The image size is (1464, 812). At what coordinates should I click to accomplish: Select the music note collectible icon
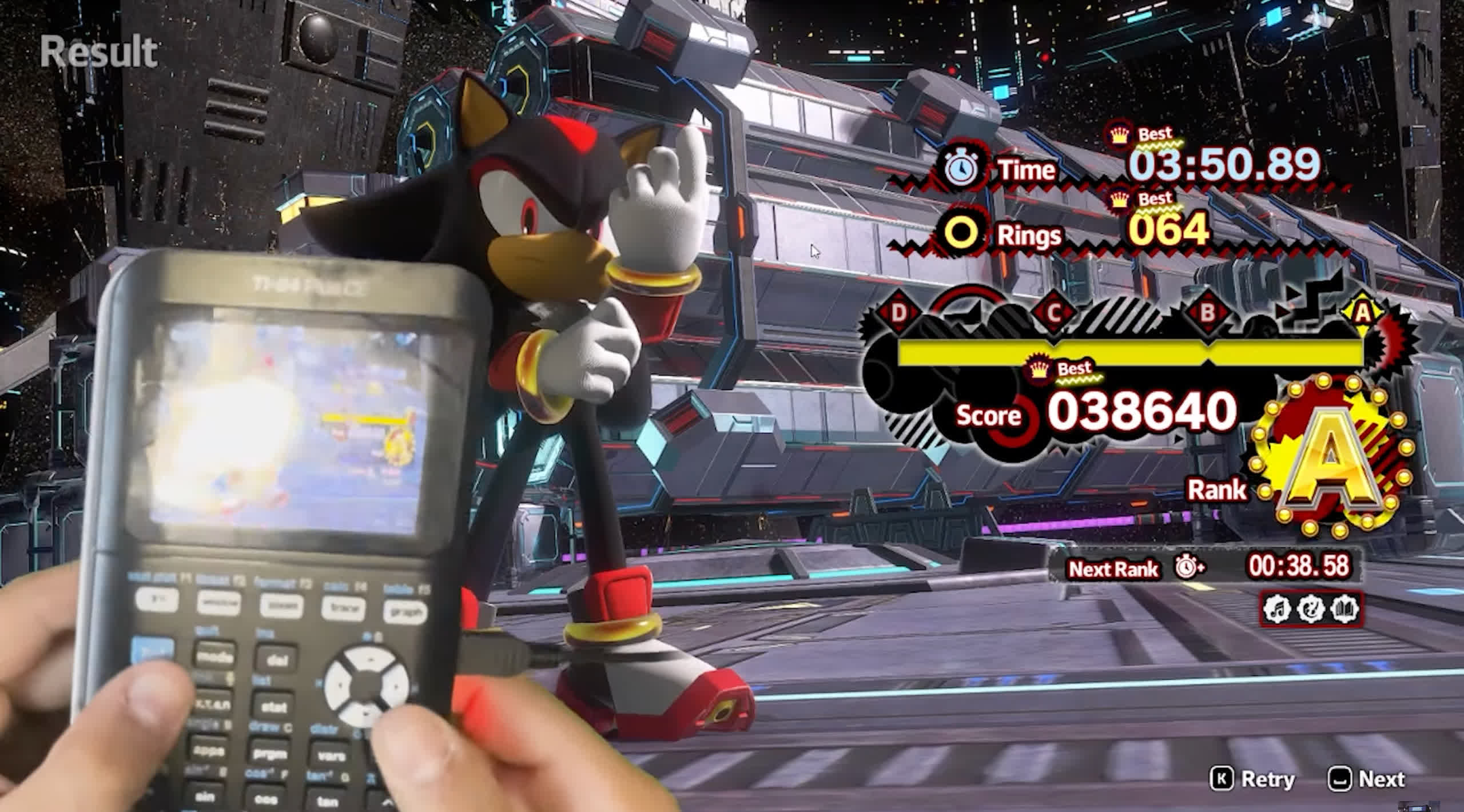pos(1277,609)
